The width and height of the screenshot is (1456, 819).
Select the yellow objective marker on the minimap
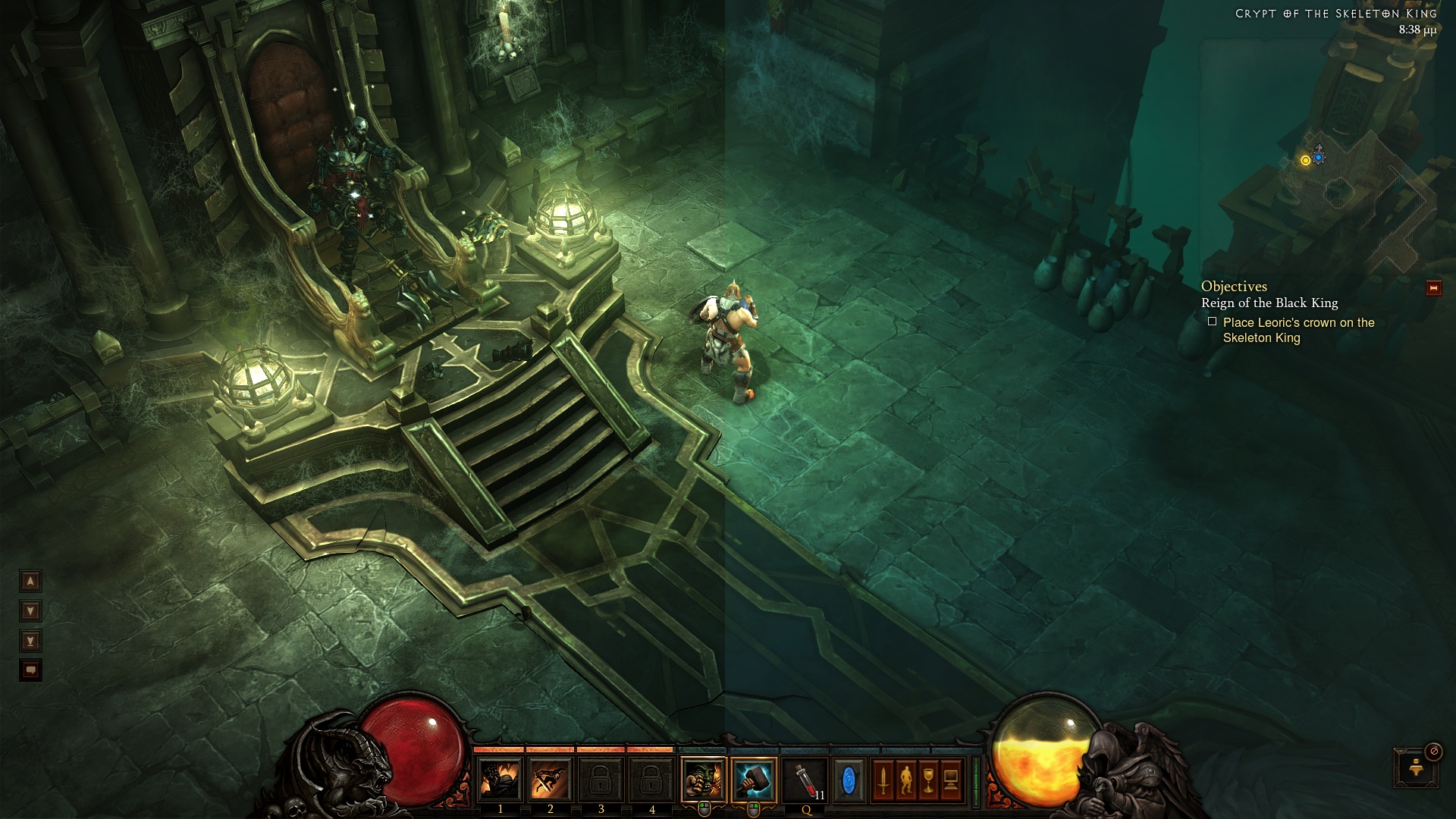pyautogui.click(x=1305, y=160)
